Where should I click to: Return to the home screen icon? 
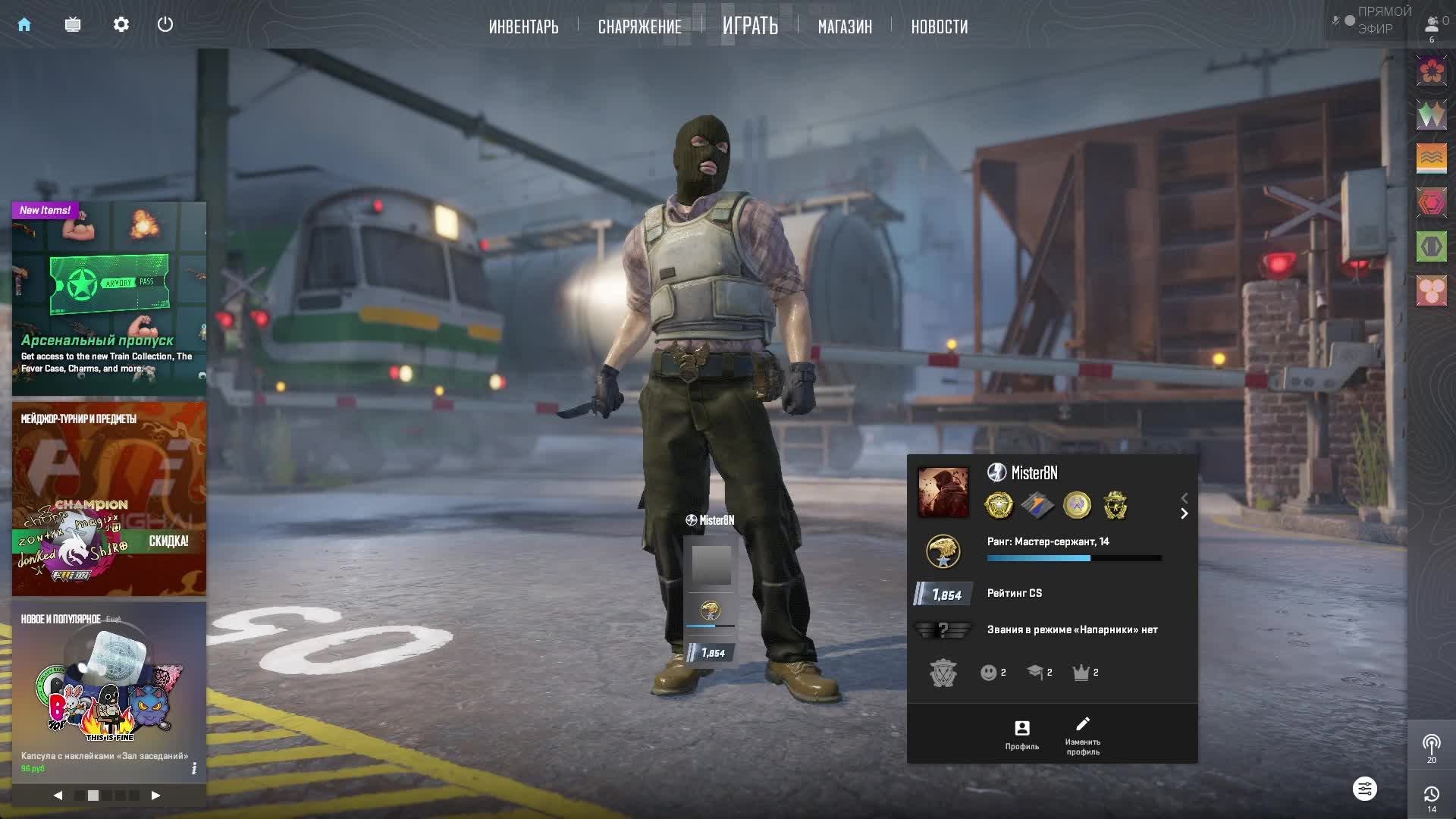pyautogui.click(x=24, y=25)
